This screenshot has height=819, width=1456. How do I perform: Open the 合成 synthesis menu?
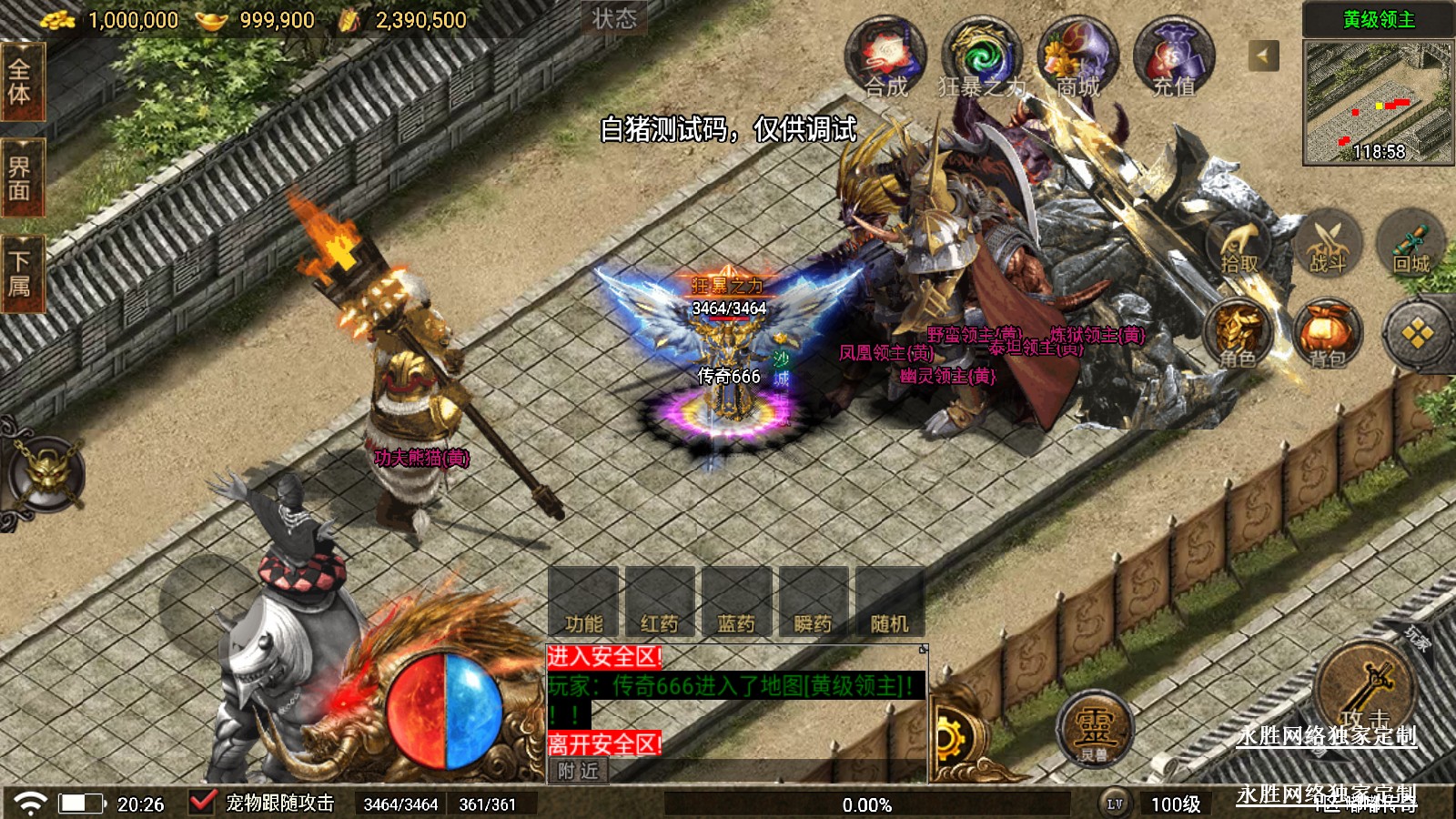[885, 57]
